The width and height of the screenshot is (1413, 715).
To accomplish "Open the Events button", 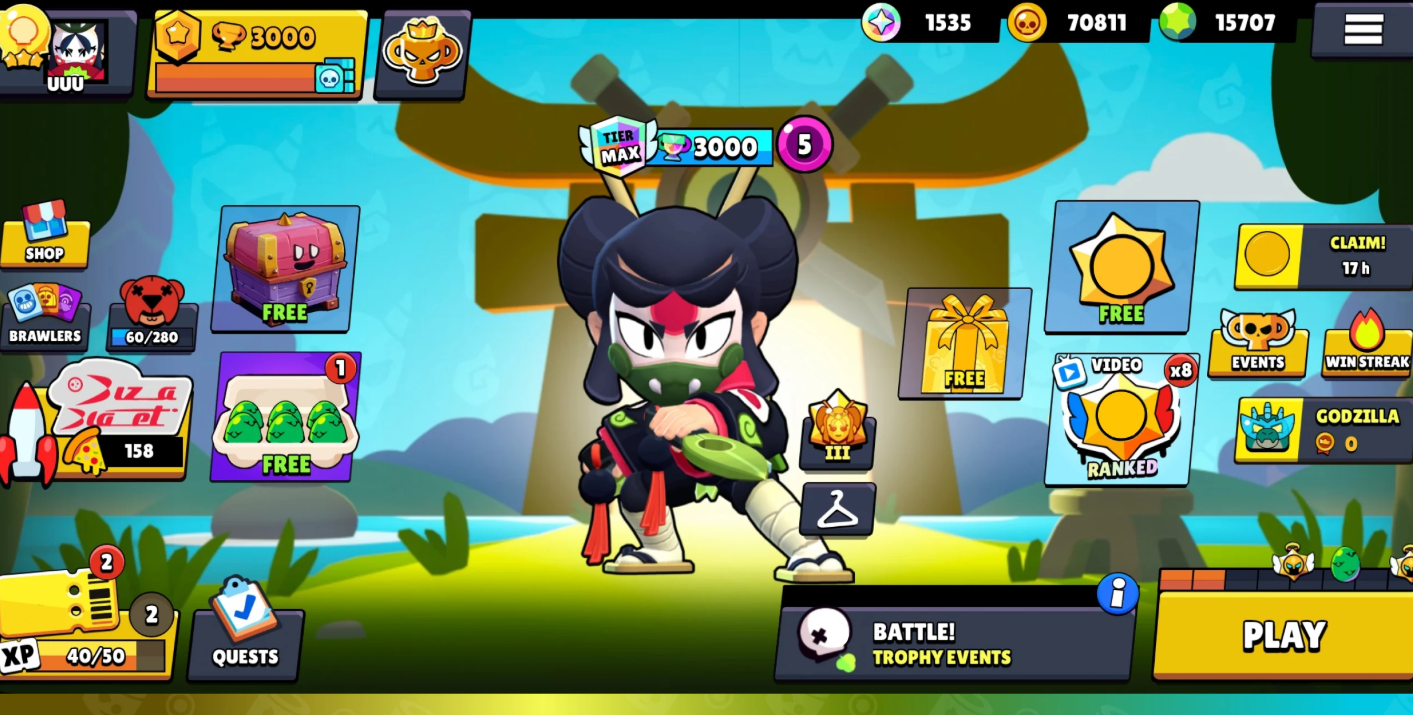I will (x=1257, y=343).
